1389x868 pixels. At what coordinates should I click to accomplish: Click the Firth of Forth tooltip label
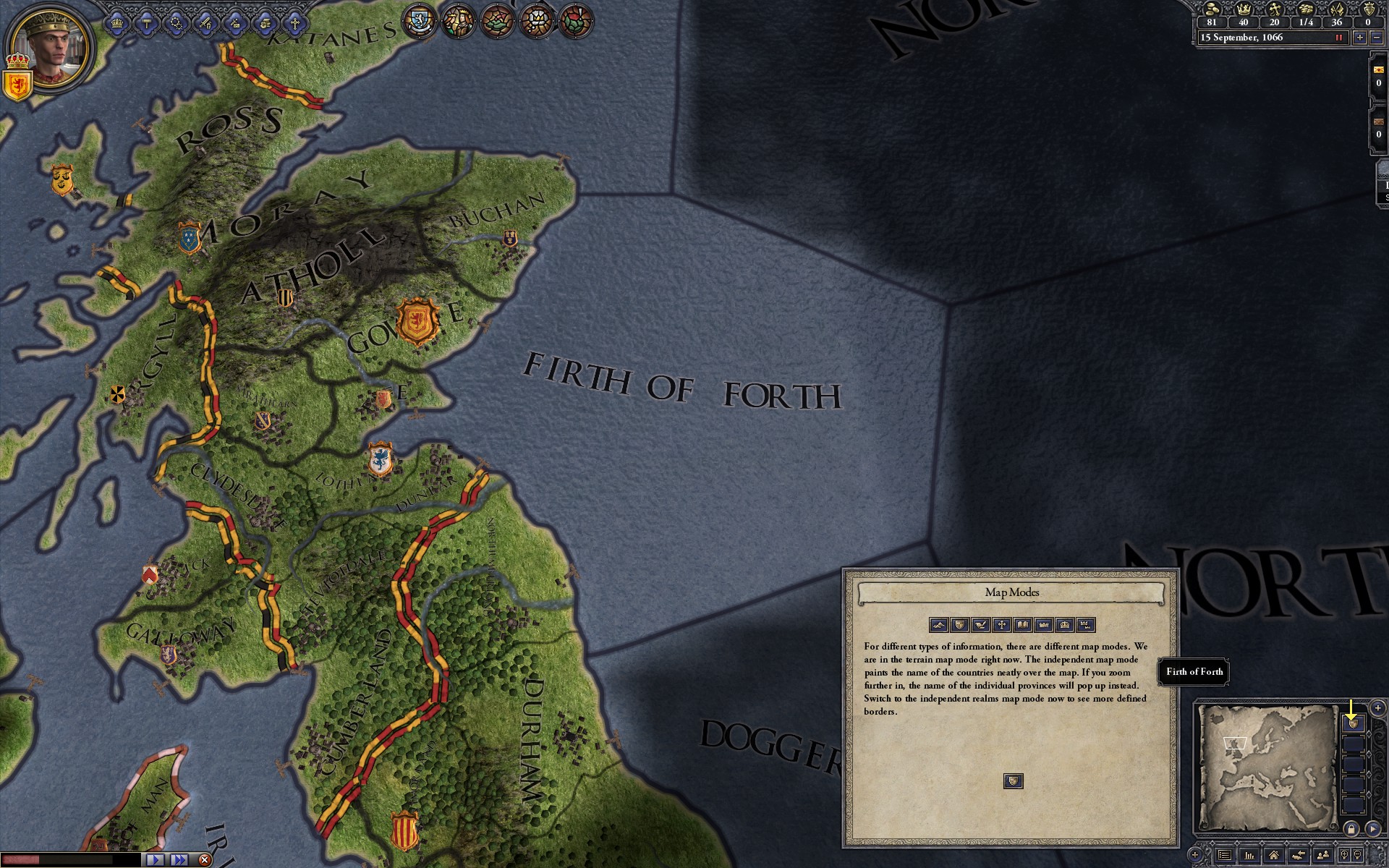pos(1195,672)
